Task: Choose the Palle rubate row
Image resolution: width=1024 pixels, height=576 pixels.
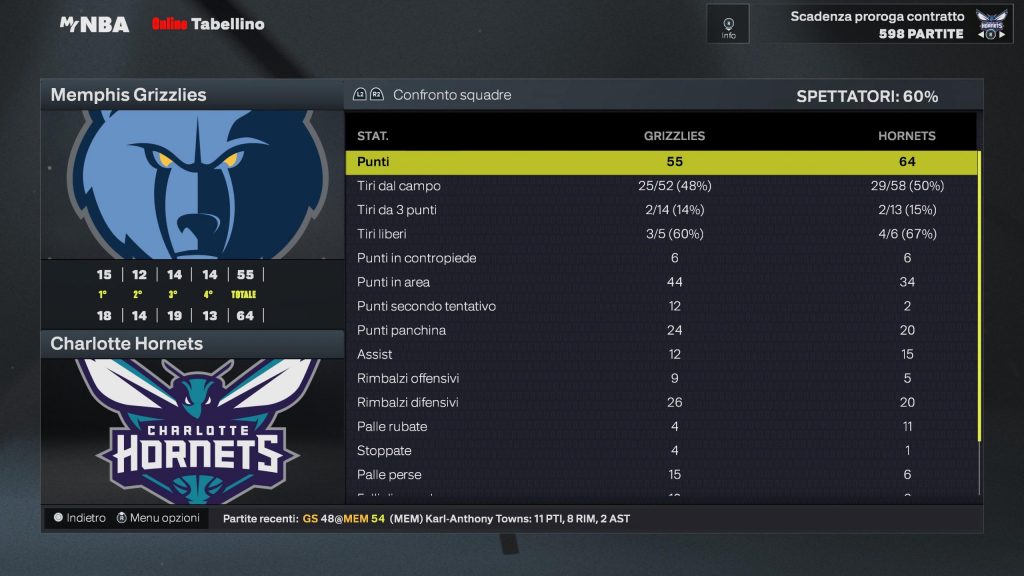Action: 660,426
